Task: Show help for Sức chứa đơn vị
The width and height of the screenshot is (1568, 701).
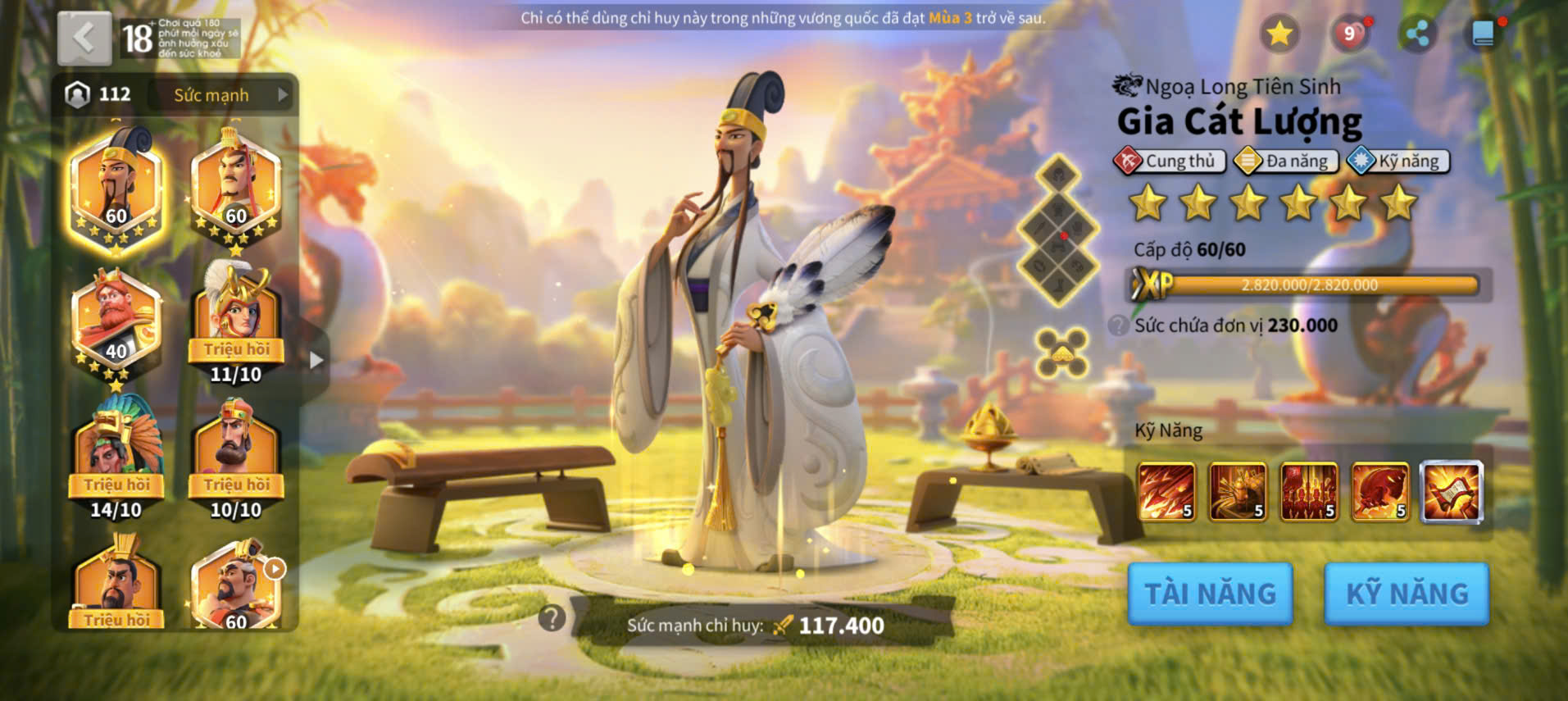Action: 1118,325
